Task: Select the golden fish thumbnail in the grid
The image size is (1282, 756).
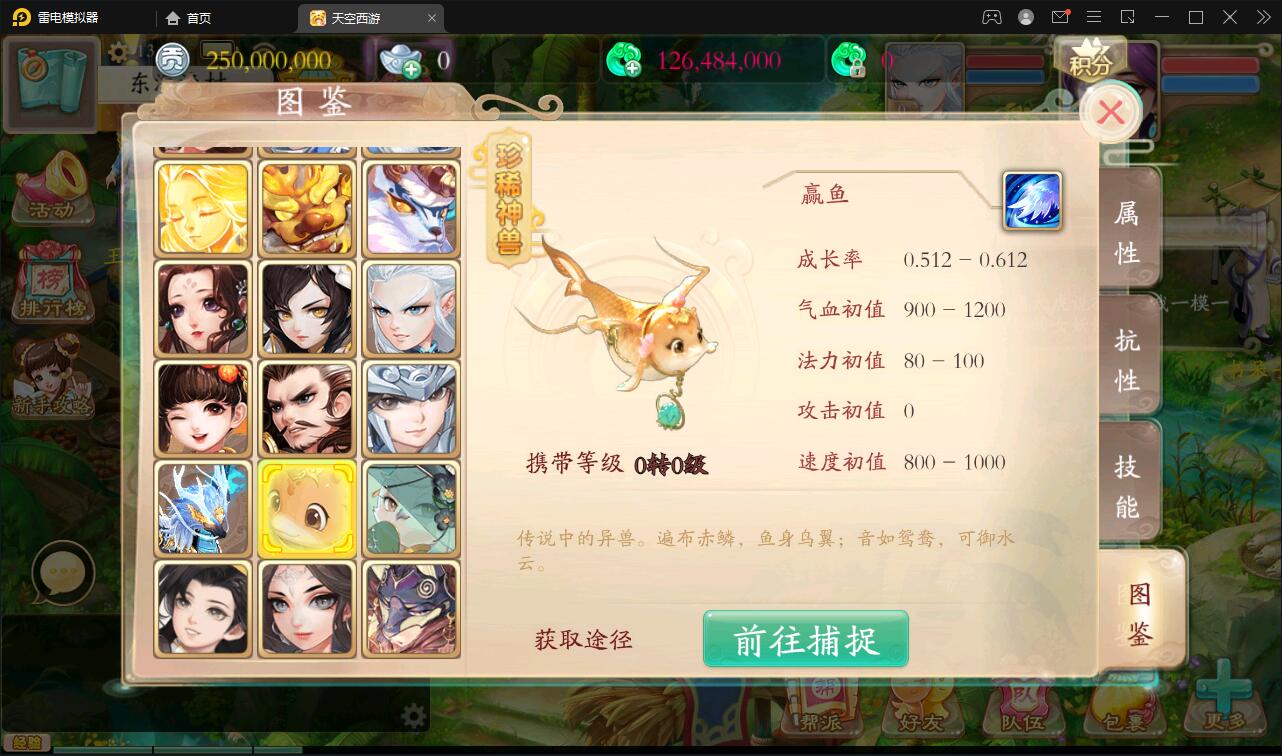Action: click(x=307, y=507)
